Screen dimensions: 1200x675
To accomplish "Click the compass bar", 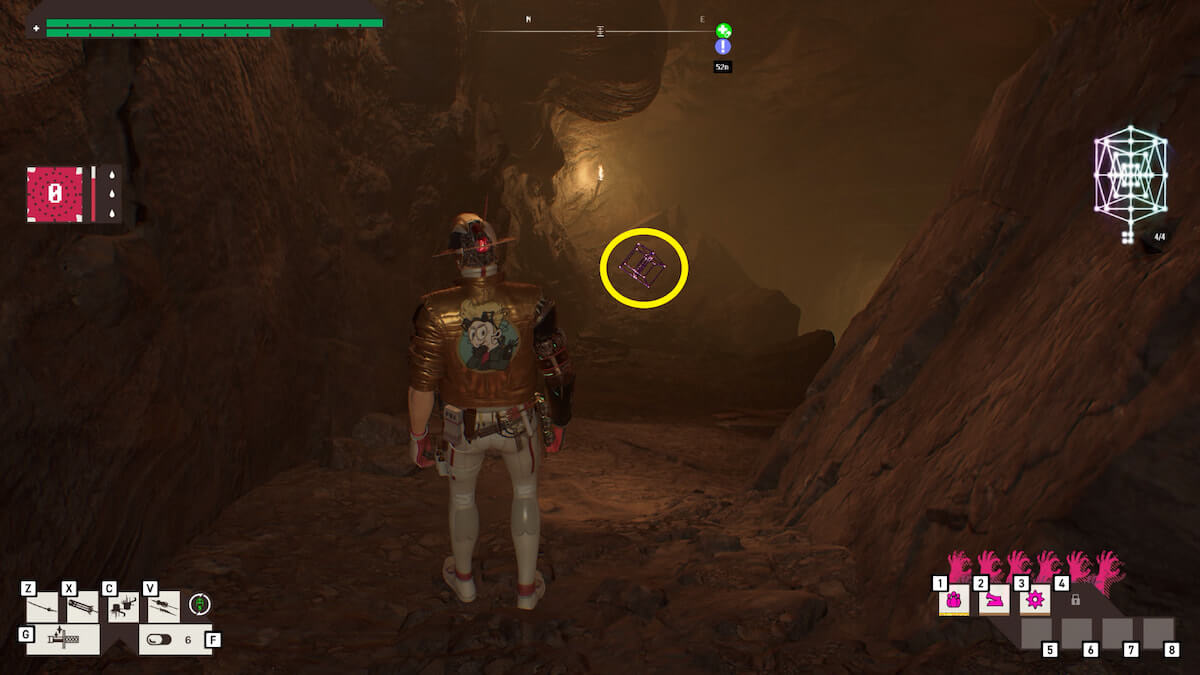I will tap(600, 31).
